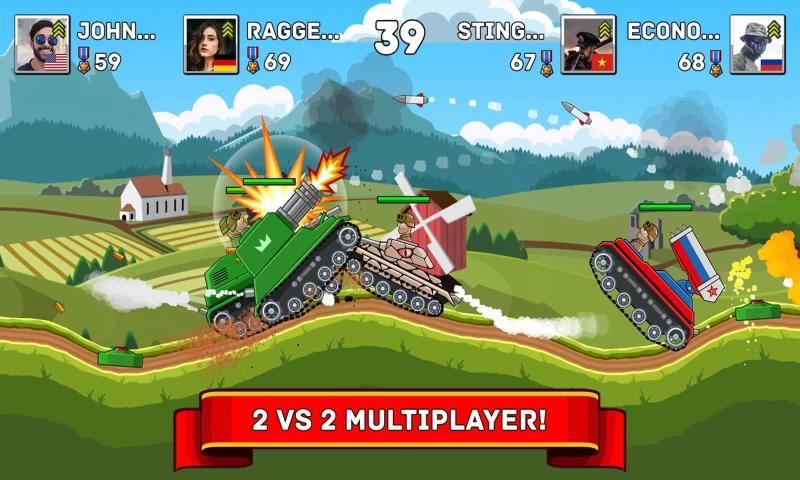Select JOHN's player avatar portrait
The width and height of the screenshot is (800, 480).
click(x=42, y=44)
